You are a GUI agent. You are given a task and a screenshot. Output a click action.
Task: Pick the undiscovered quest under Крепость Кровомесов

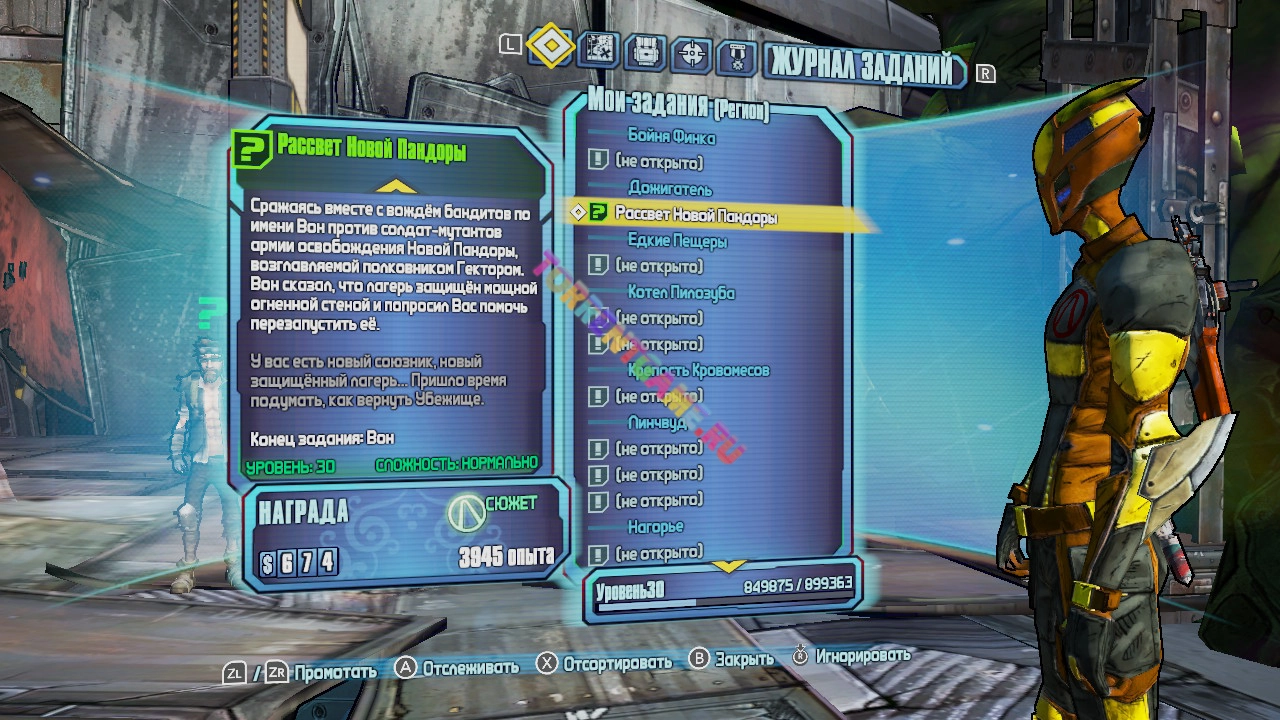pyautogui.click(x=658, y=397)
